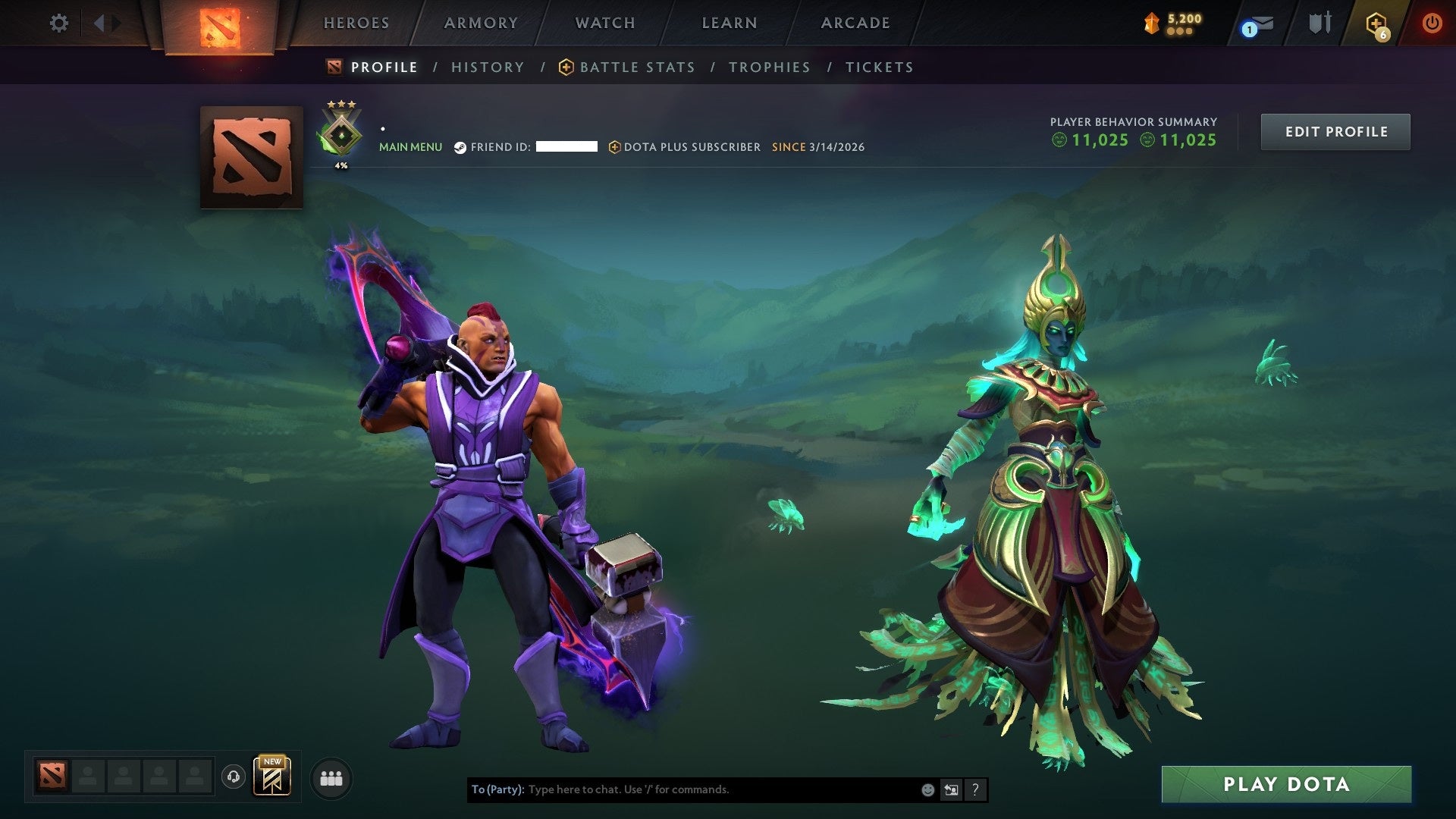Click the question mark help icon
This screenshot has height=819, width=1456.
pos(975,789)
